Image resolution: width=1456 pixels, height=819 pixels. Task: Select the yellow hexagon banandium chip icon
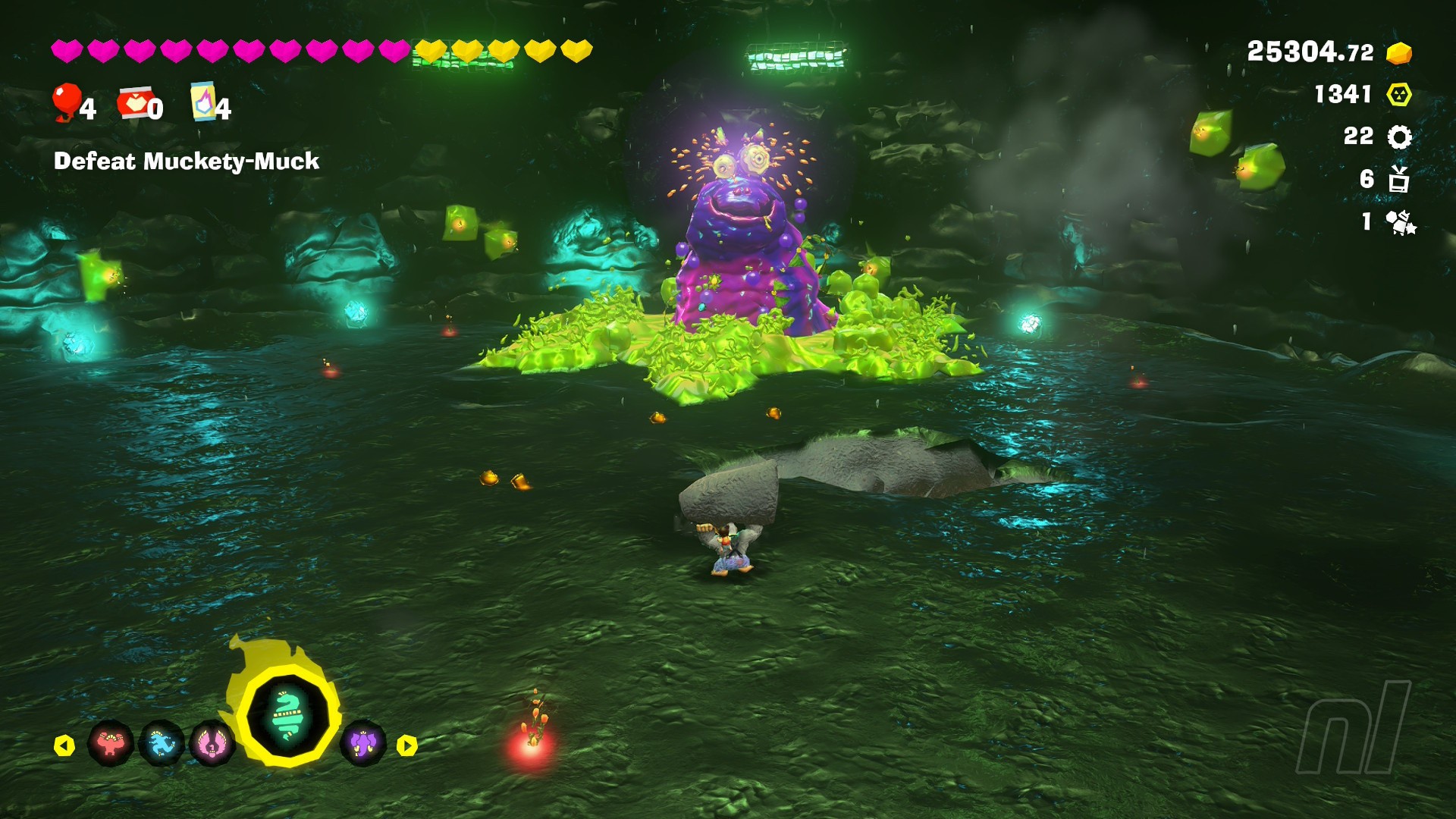(x=1399, y=95)
